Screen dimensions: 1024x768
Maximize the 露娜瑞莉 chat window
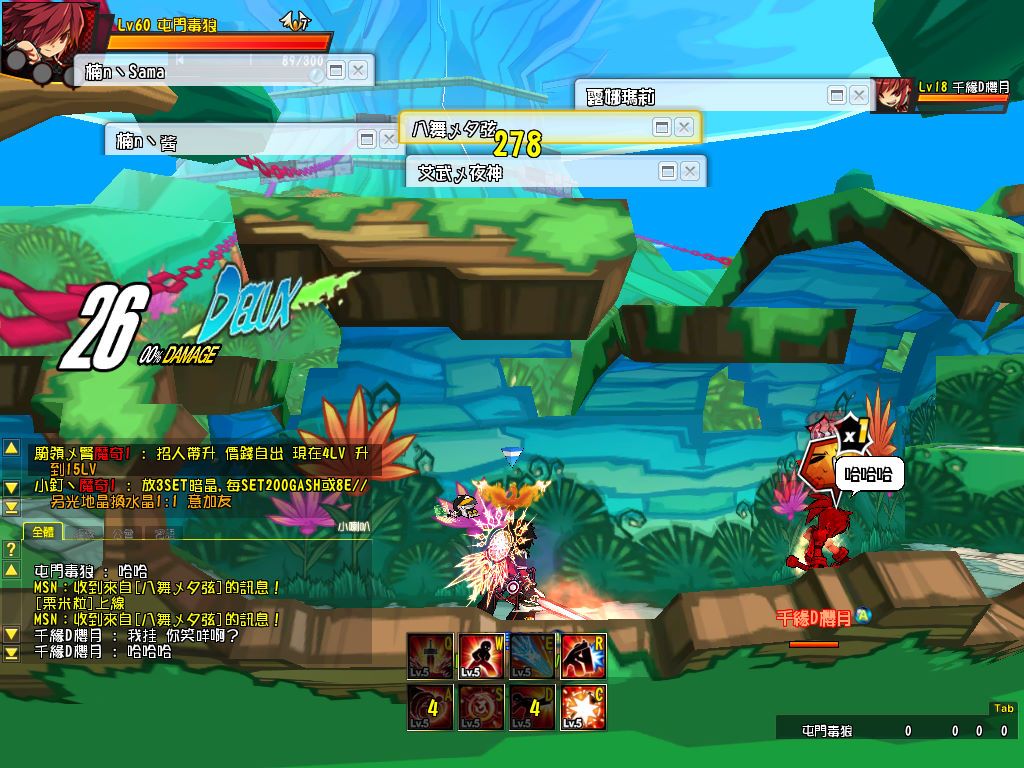pos(837,95)
